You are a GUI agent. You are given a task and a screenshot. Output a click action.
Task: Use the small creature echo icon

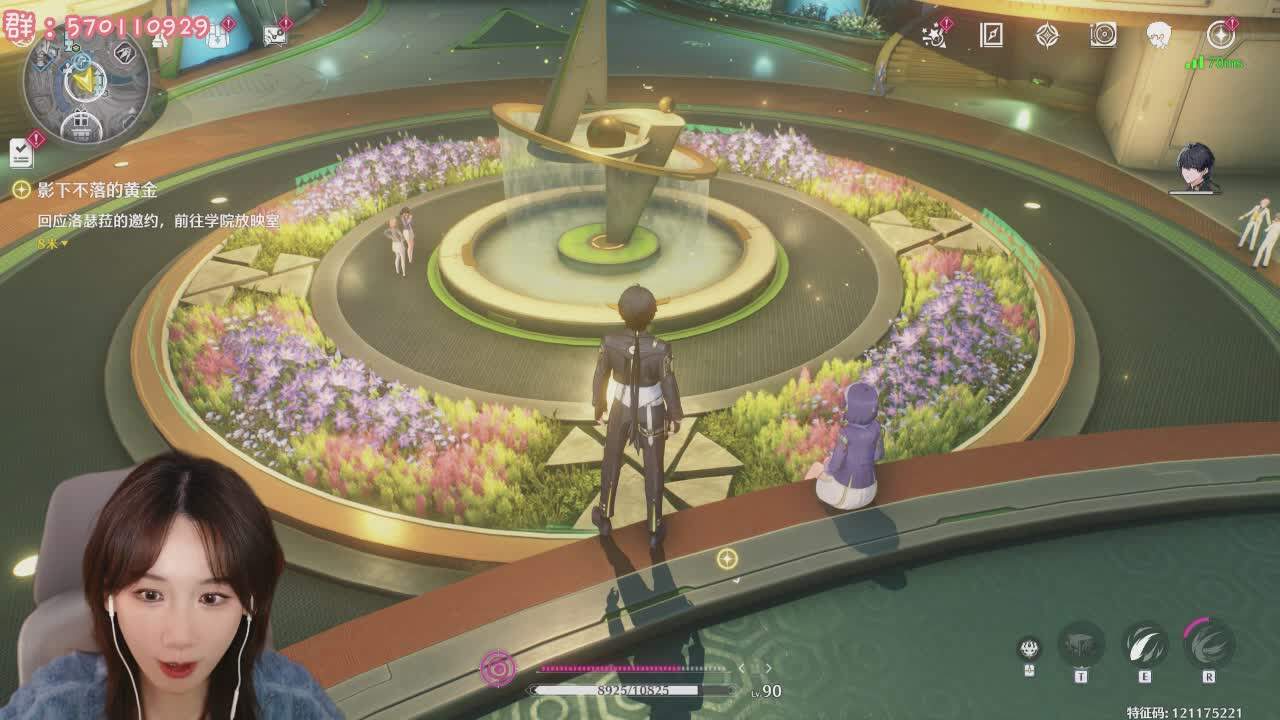pos(1028,648)
